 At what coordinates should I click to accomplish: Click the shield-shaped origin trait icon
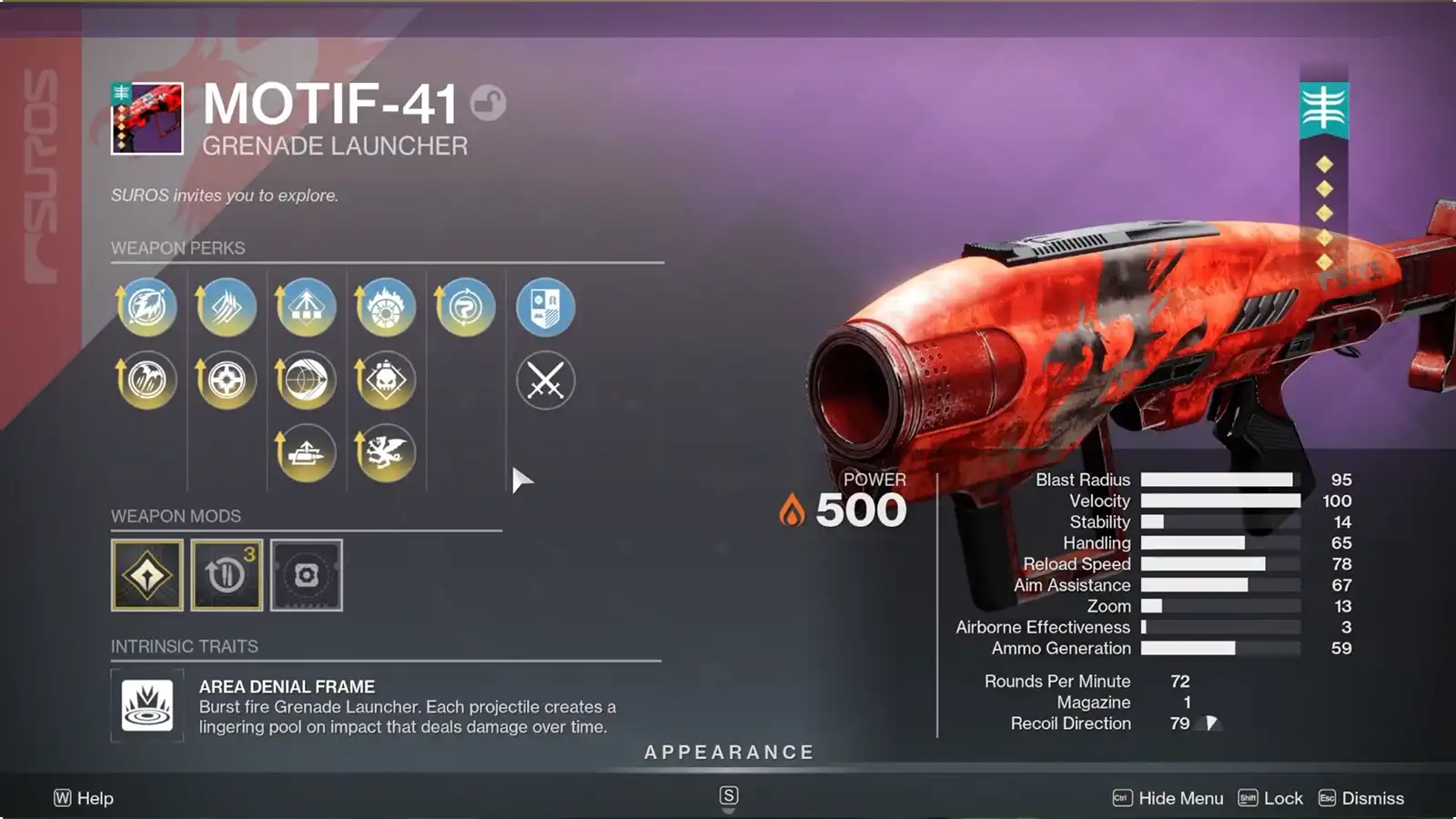coord(544,308)
